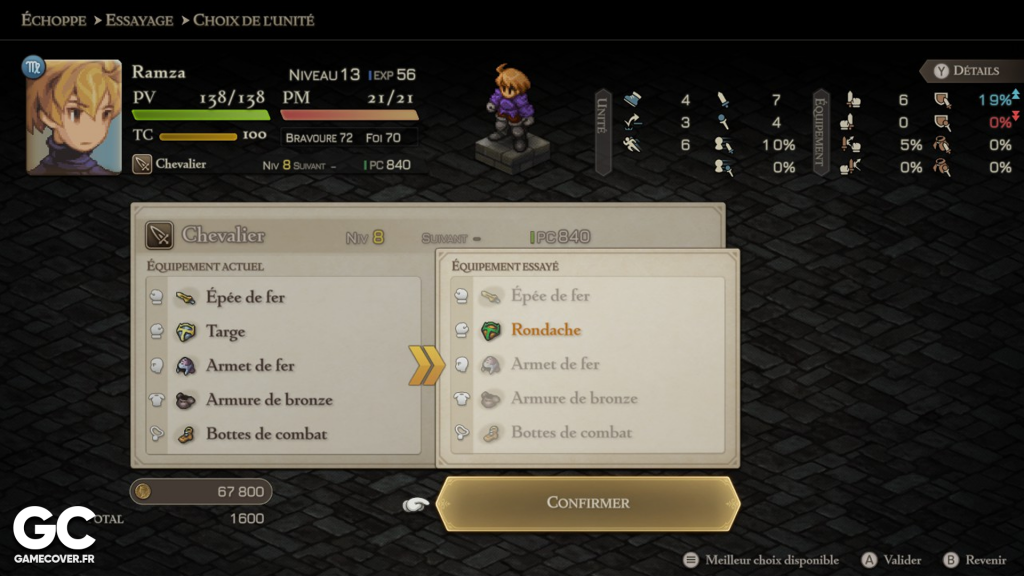Screen dimensions: 1024x576
Task: Click the current Targe shield row
Action: 225,331
